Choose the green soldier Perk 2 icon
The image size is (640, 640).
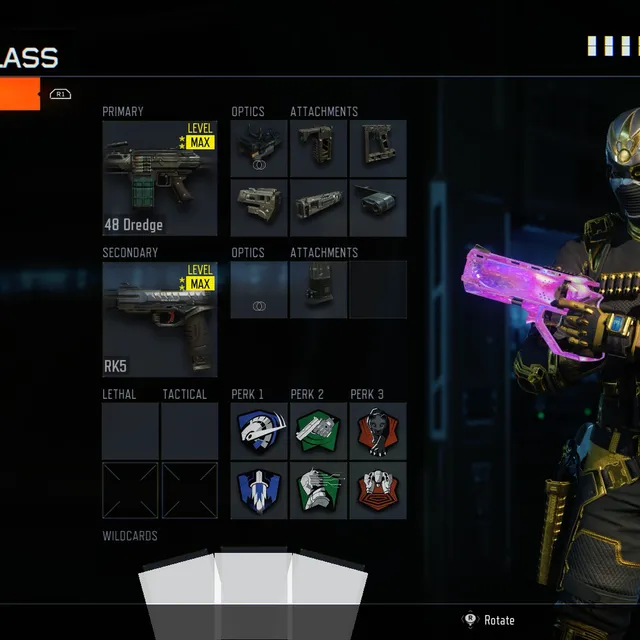point(318,490)
